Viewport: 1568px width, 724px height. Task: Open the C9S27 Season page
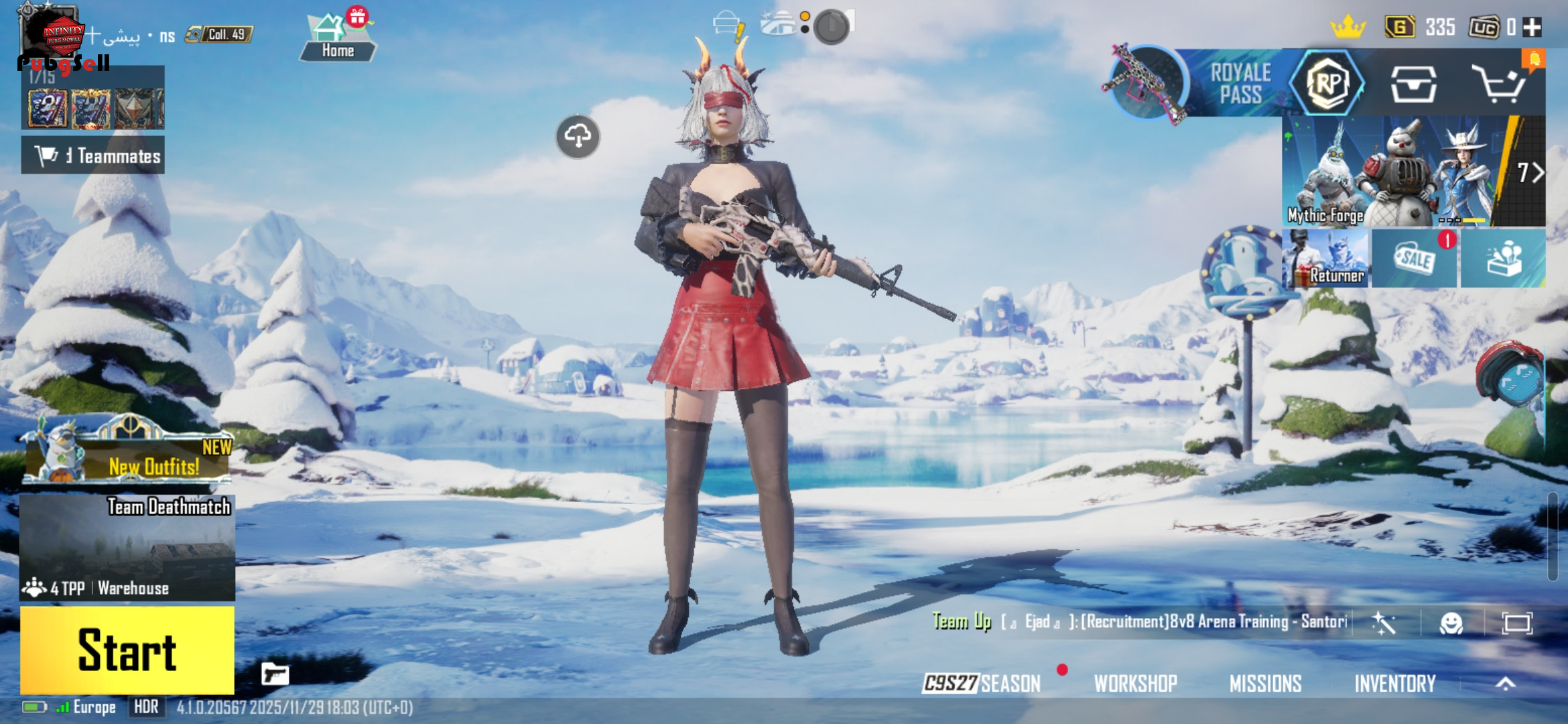[982, 683]
